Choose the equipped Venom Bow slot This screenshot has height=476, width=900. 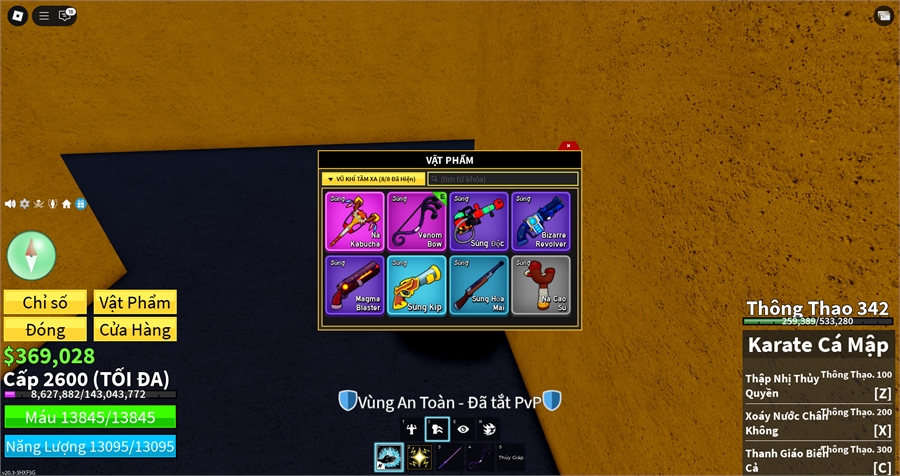tap(417, 221)
